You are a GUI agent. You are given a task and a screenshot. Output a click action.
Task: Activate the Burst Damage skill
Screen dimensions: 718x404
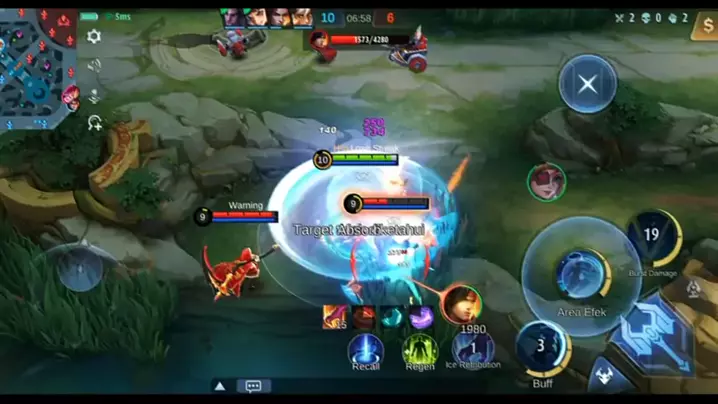(x=653, y=237)
